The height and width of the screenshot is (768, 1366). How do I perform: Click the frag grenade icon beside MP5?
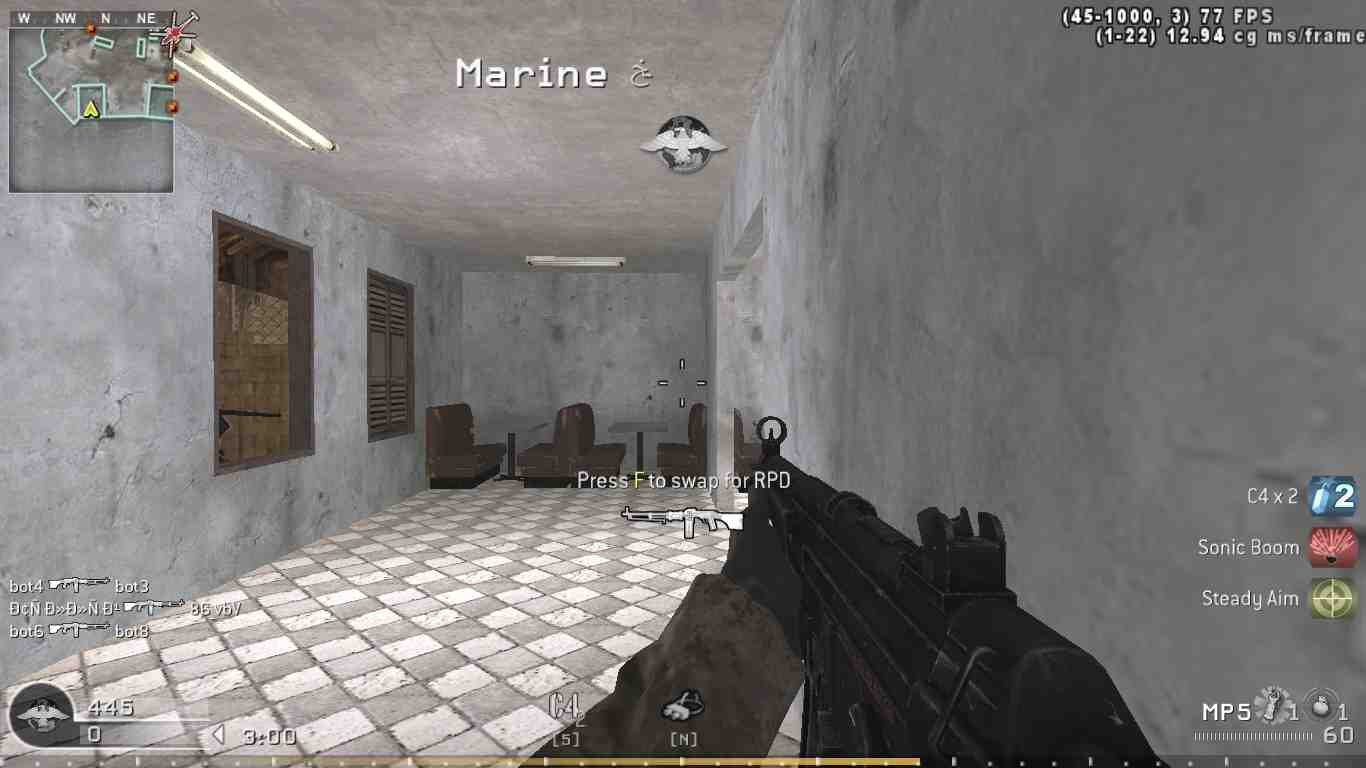click(x=1269, y=705)
